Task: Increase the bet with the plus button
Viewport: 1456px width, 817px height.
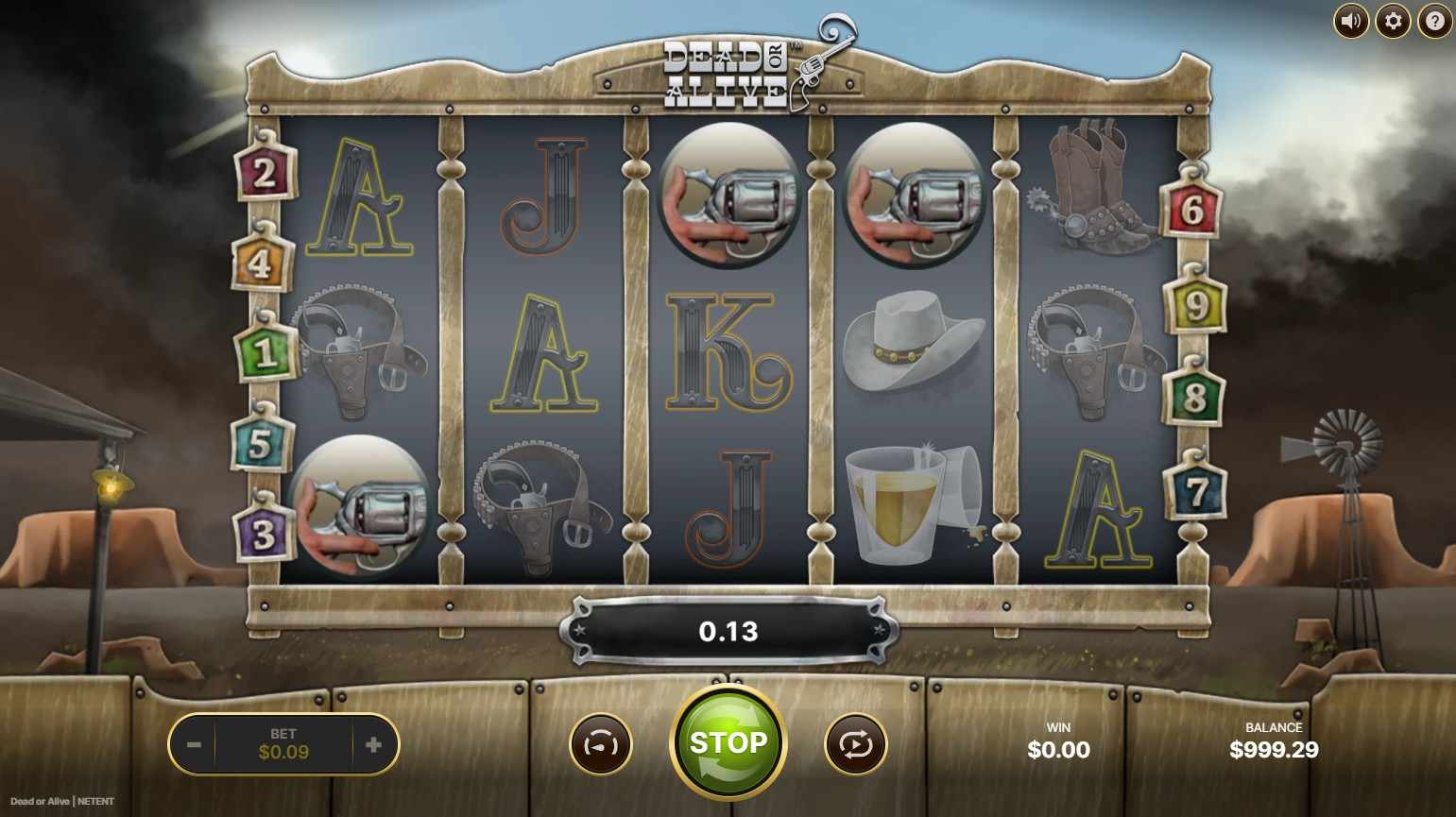Action: [x=373, y=744]
